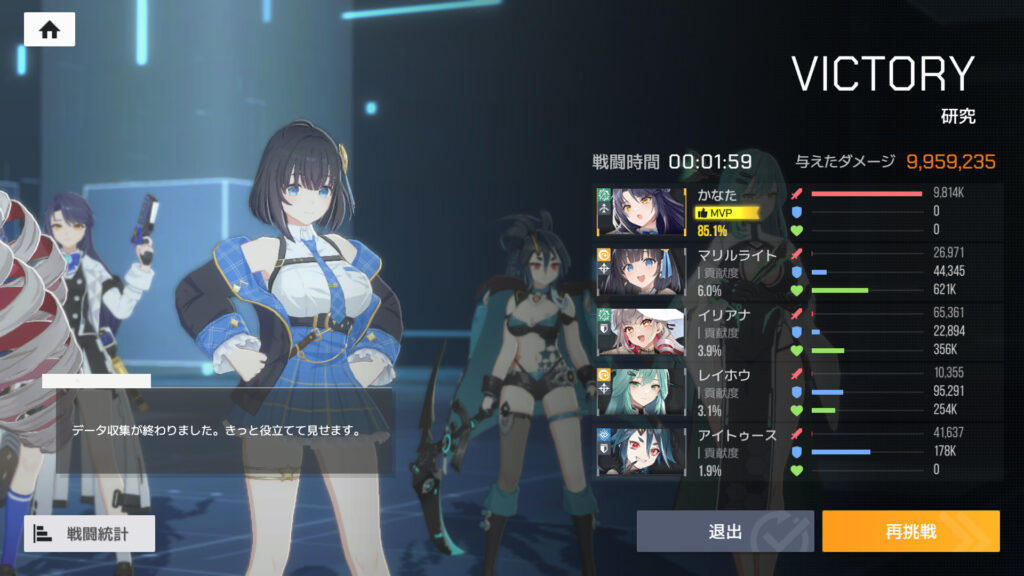Return to the home screen
This screenshot has width=1024, height=576.
click(49, 30)
